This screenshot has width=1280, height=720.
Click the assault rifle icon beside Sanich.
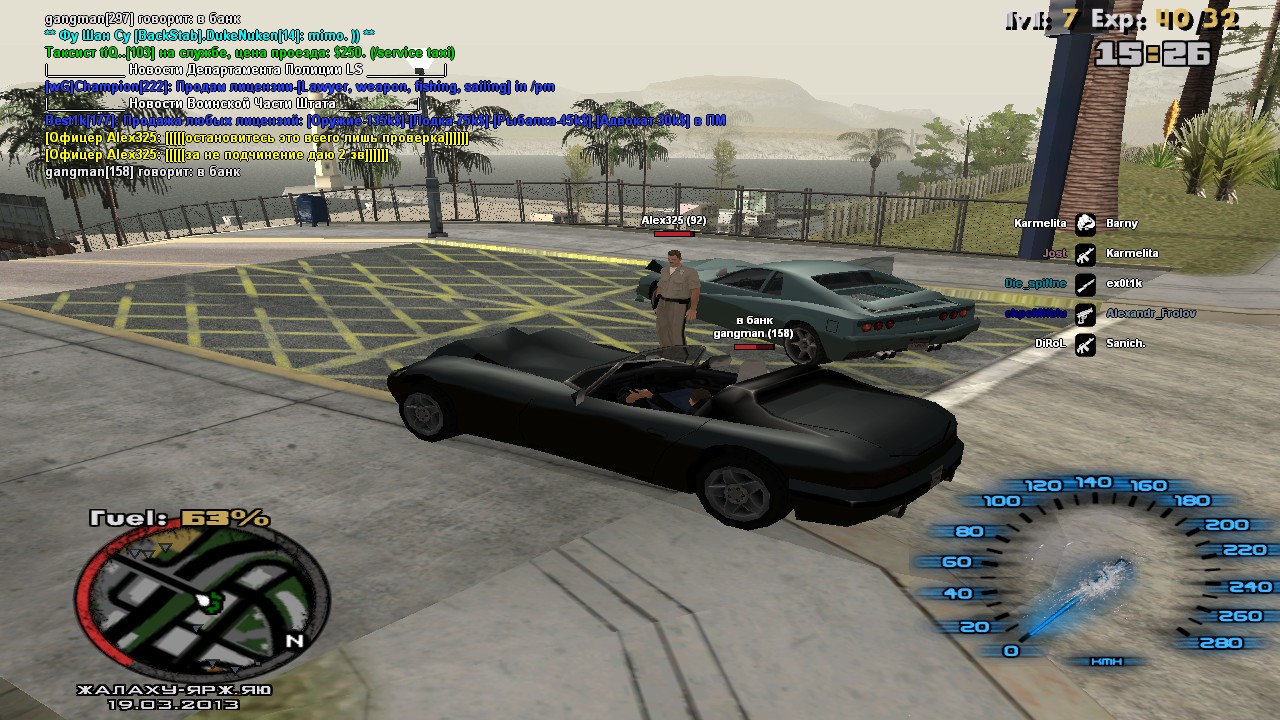click(1085, 343)
